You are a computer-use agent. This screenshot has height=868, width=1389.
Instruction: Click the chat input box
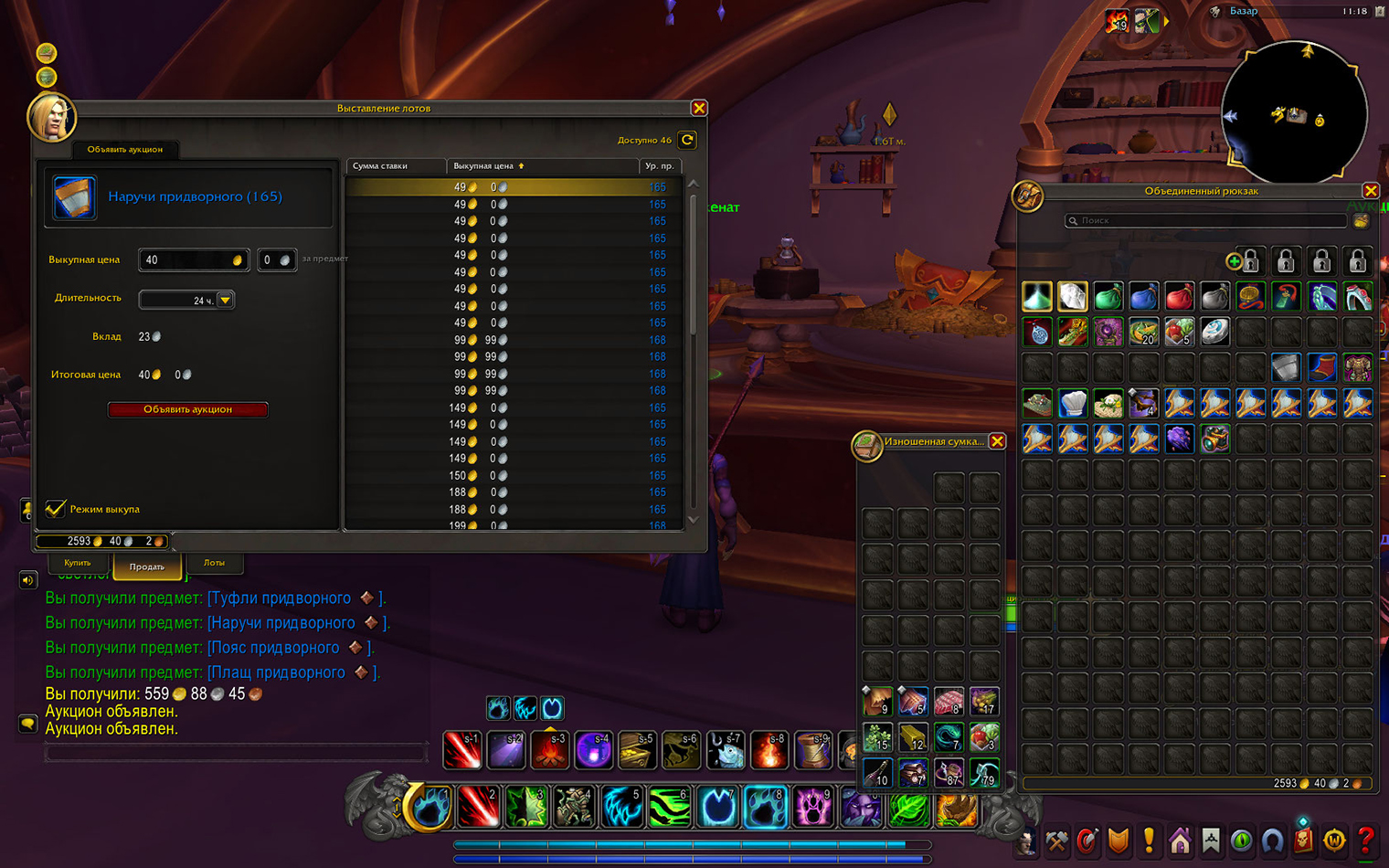(236, 754)
